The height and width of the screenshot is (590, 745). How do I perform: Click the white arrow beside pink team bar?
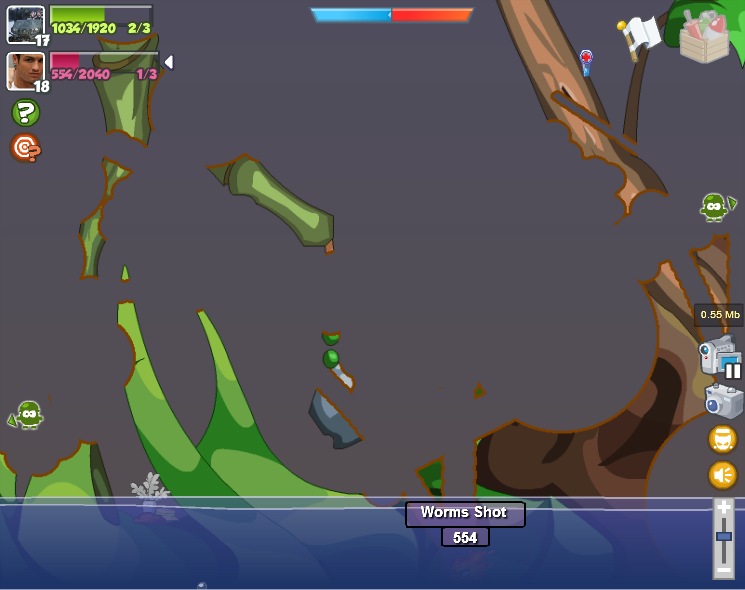coord(168,62)
